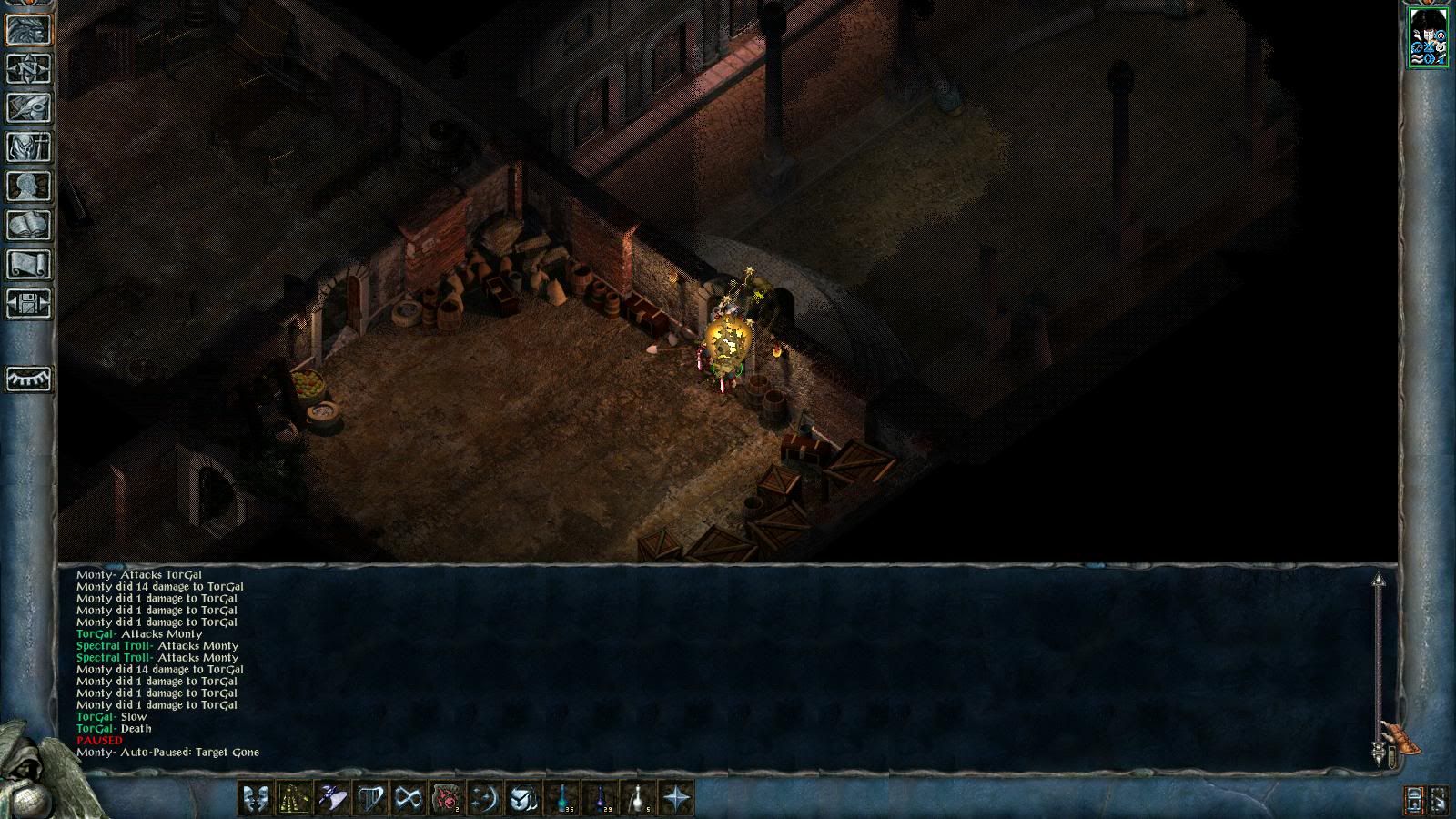Select the highlighted yellow weapon slot

tap(294, 798)
